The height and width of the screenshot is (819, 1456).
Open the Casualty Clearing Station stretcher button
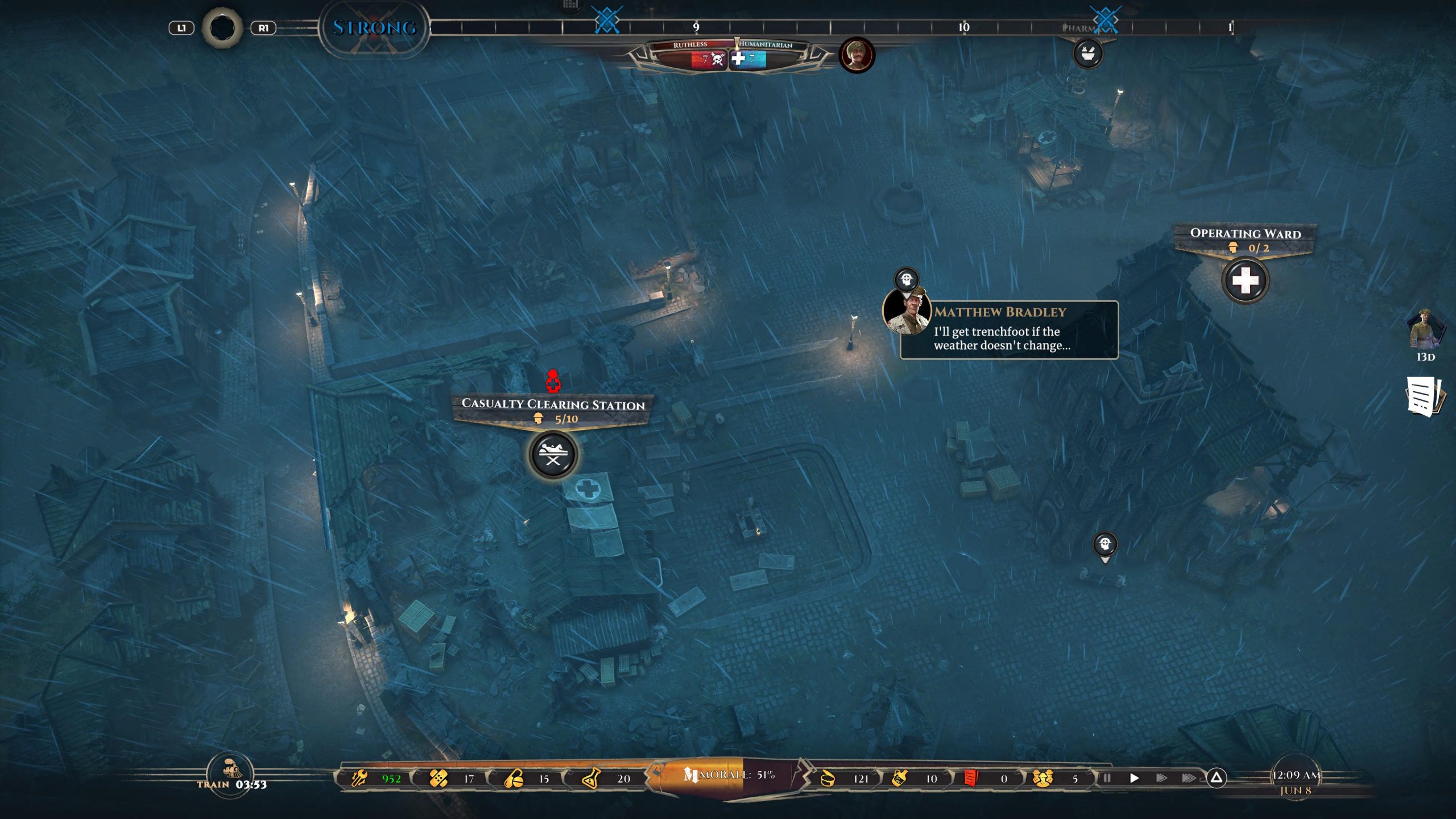coord(553,455)
